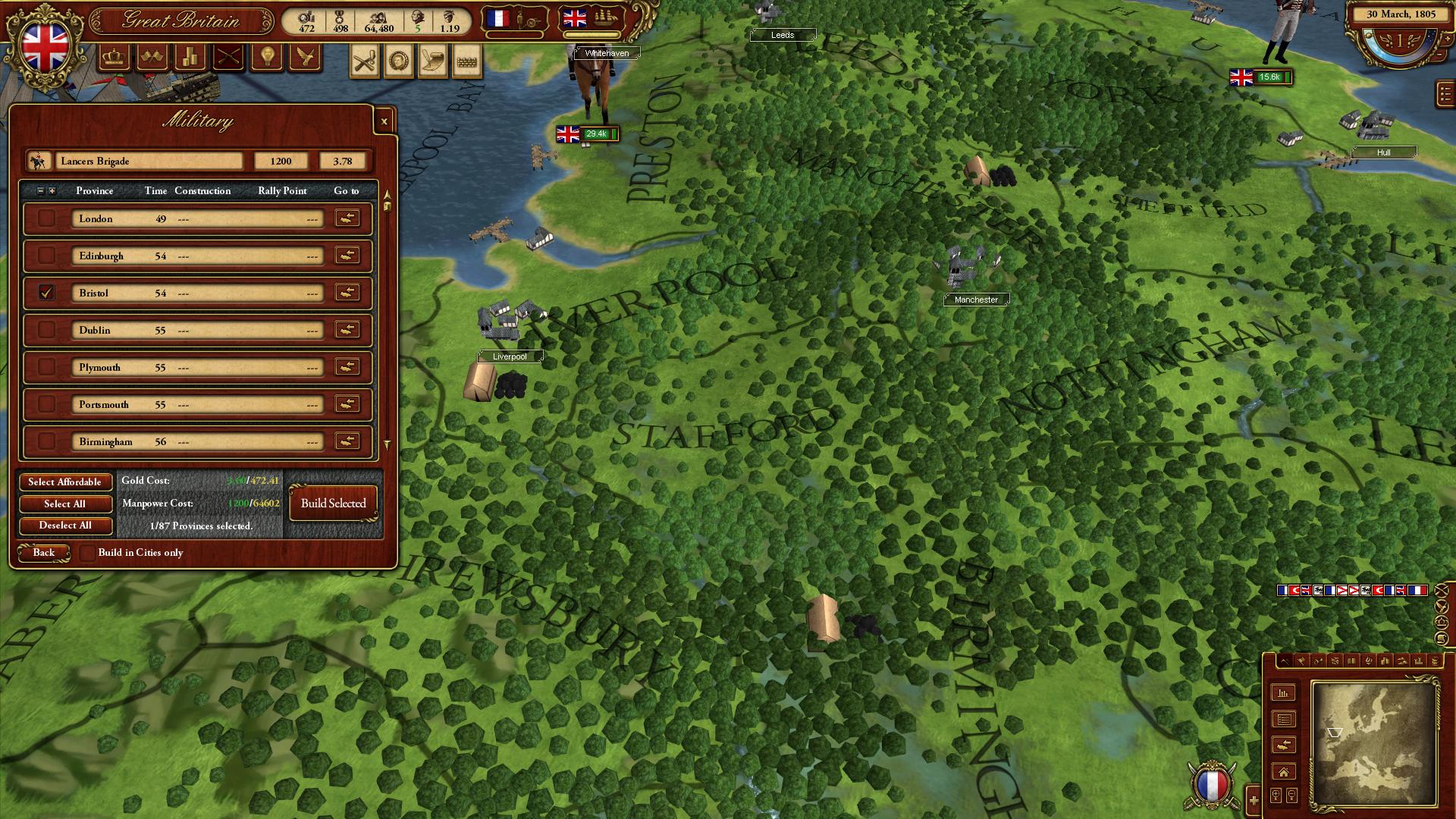
Task: Select the house home button by minimap
Action: (x=1283, y=772)
